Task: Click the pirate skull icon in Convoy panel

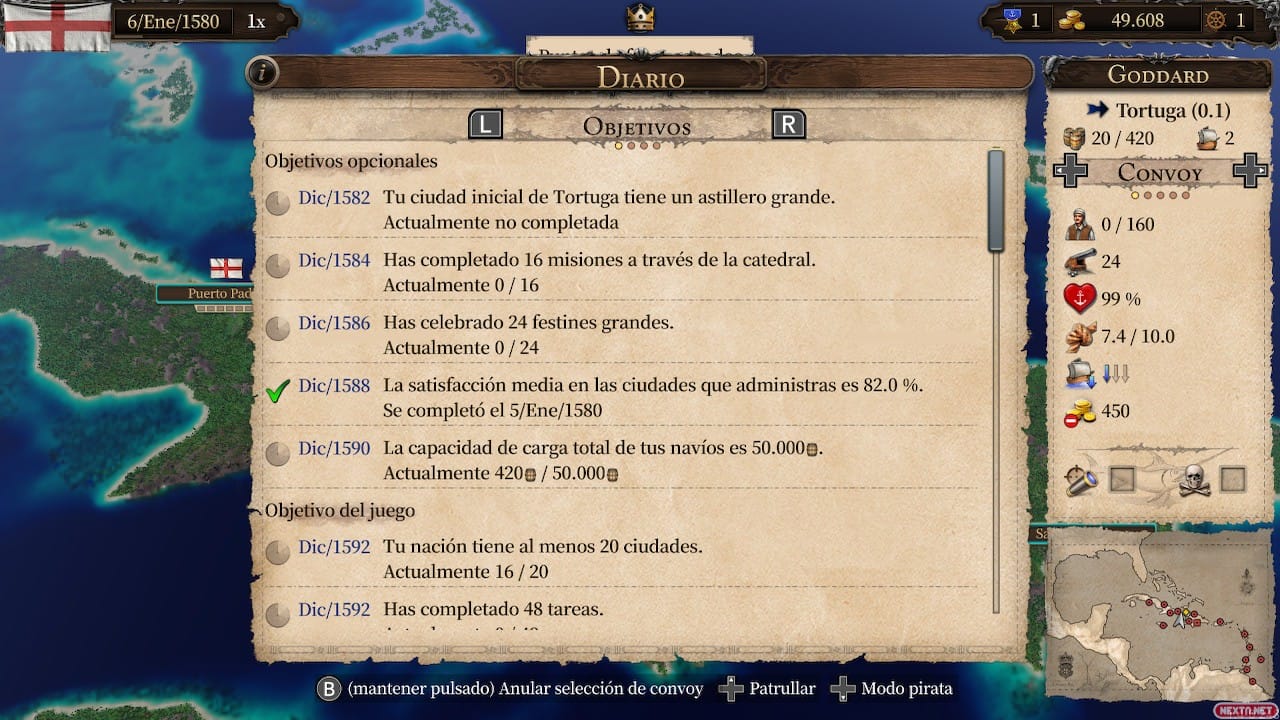Action: pyautogui.click(x=1197, y=480)
